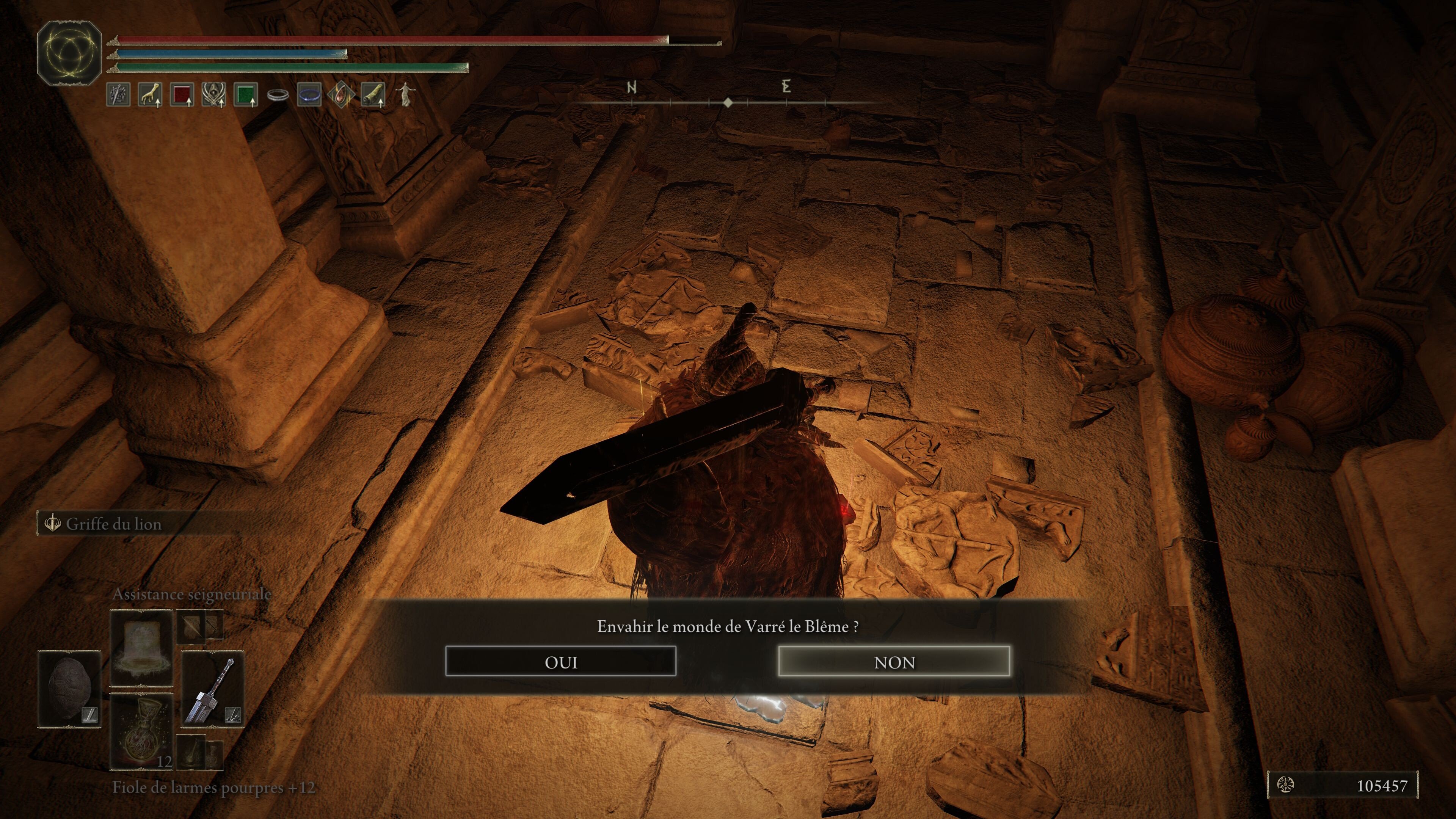Click the red square buff status icon
The width and height of the screenshot is (1456, 819).
coord(182,94)
